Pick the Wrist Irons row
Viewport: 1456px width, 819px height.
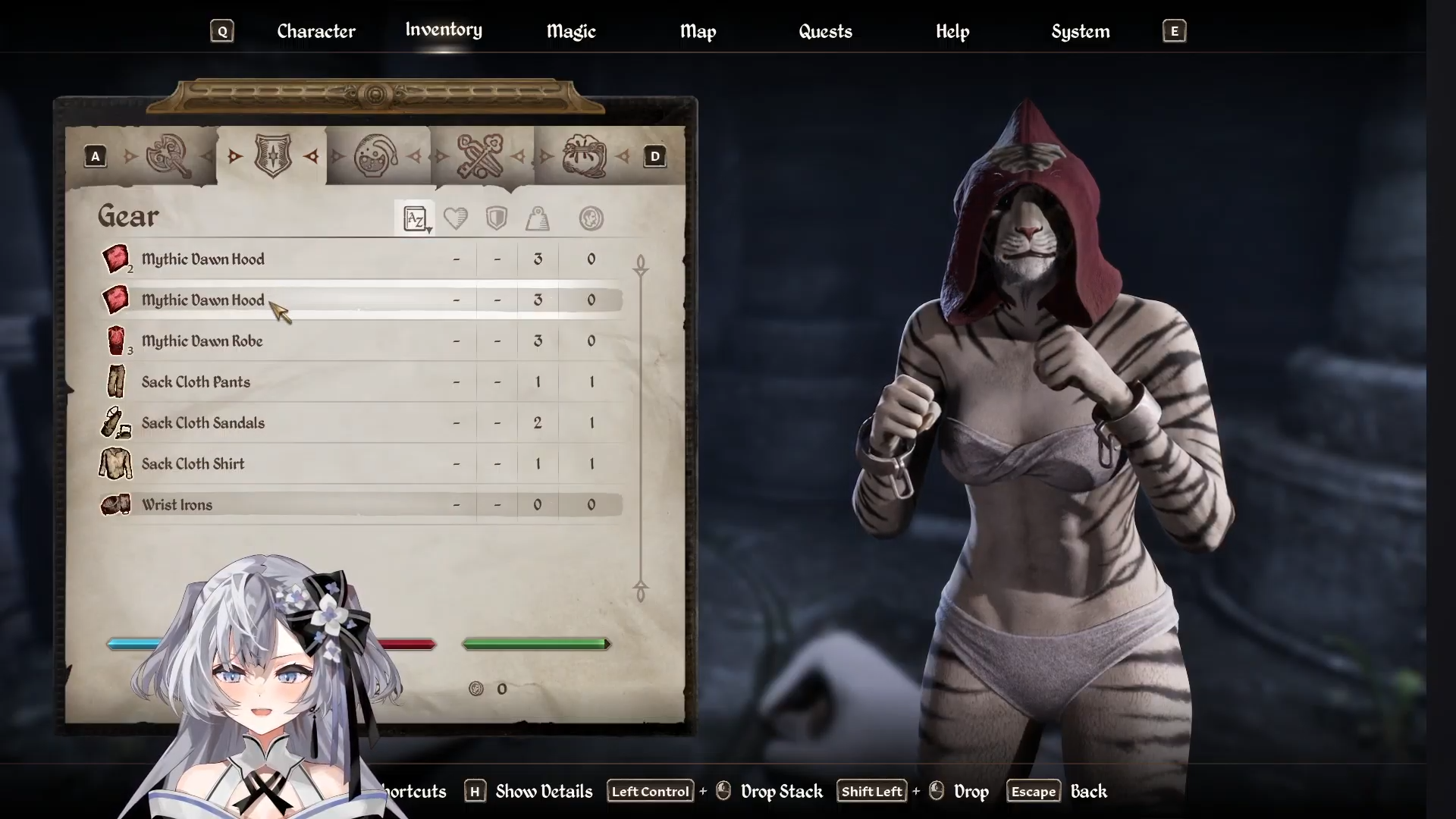point(177,505)
